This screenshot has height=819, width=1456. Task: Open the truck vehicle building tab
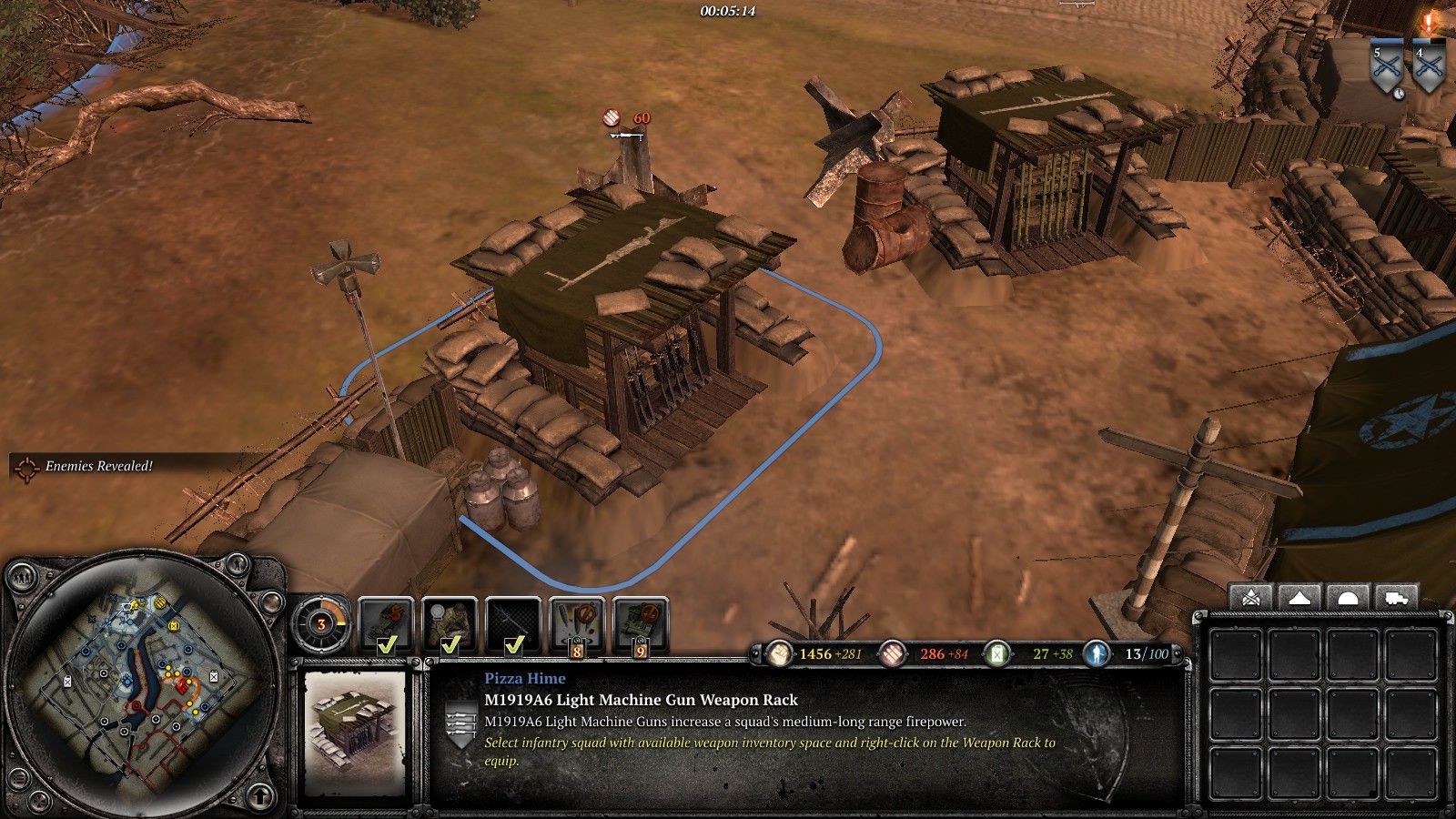click(1395, 598)
